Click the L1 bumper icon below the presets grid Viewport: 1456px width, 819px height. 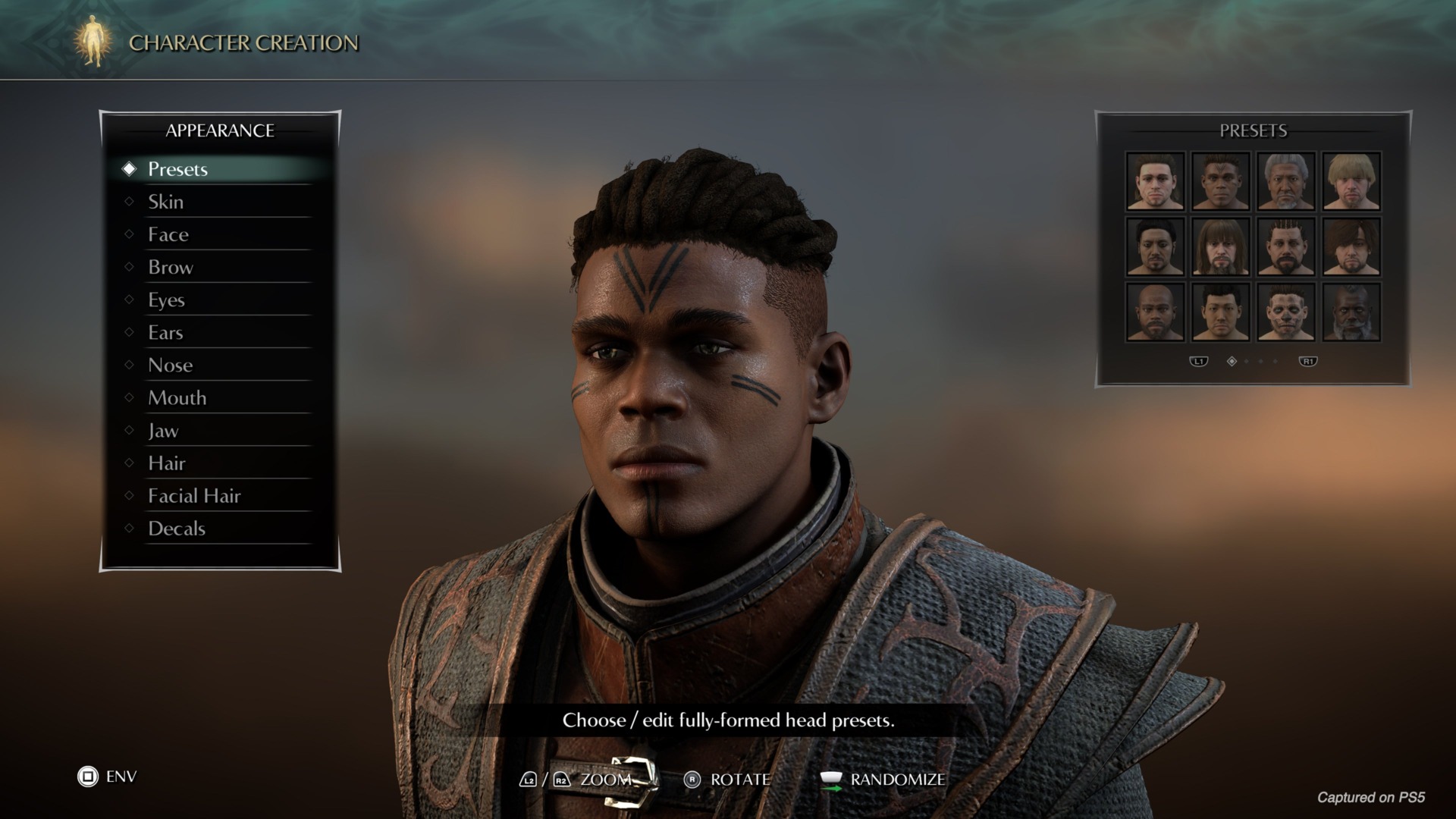click(x=1199, y=362)
